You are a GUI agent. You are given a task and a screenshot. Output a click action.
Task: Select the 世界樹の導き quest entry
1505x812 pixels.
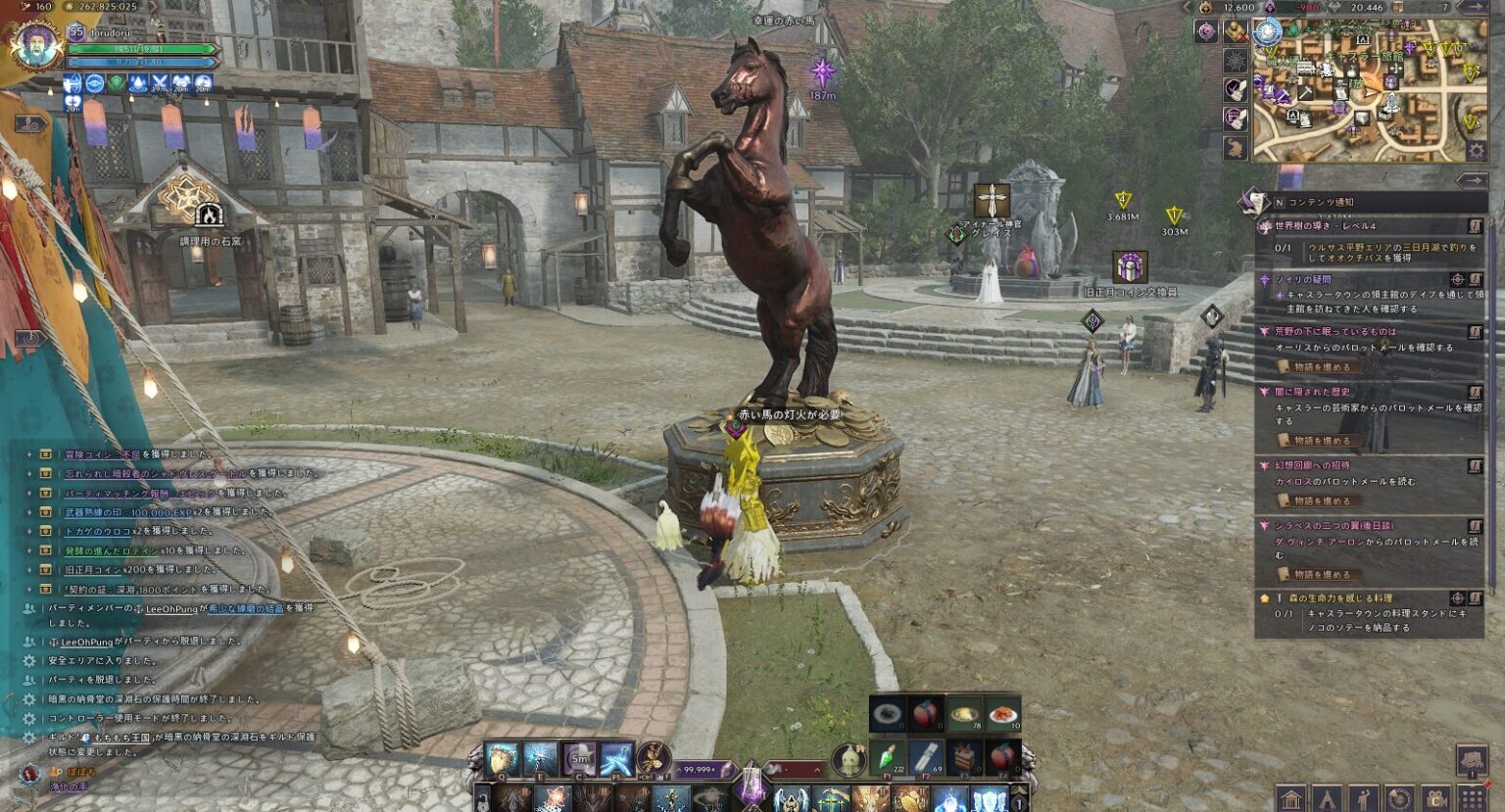1324,226
